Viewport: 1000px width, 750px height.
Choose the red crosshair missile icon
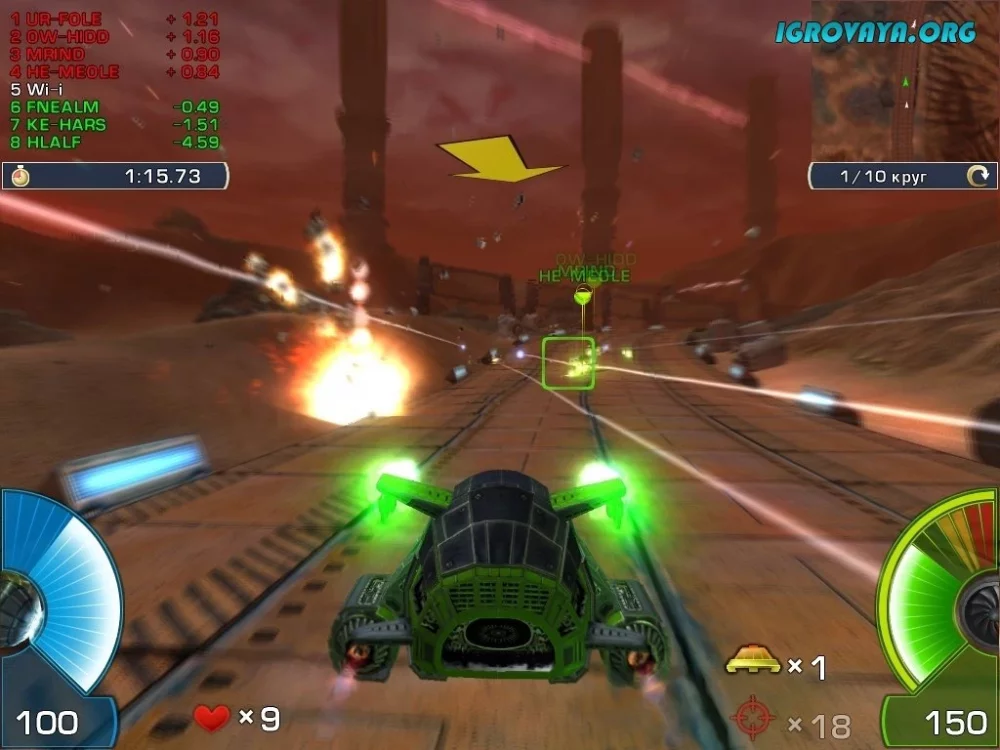point(753,719)
